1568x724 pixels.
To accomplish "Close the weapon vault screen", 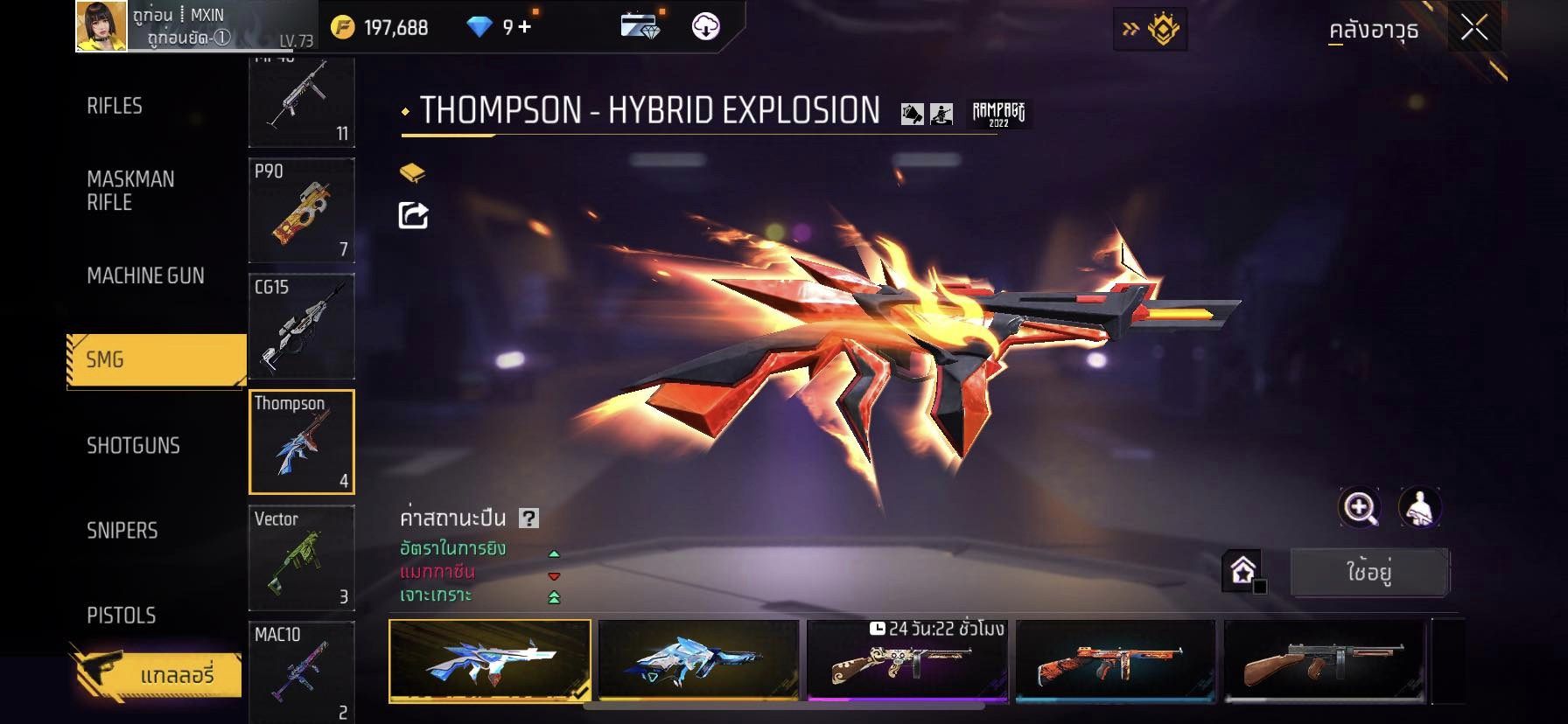I will 1473,29.
